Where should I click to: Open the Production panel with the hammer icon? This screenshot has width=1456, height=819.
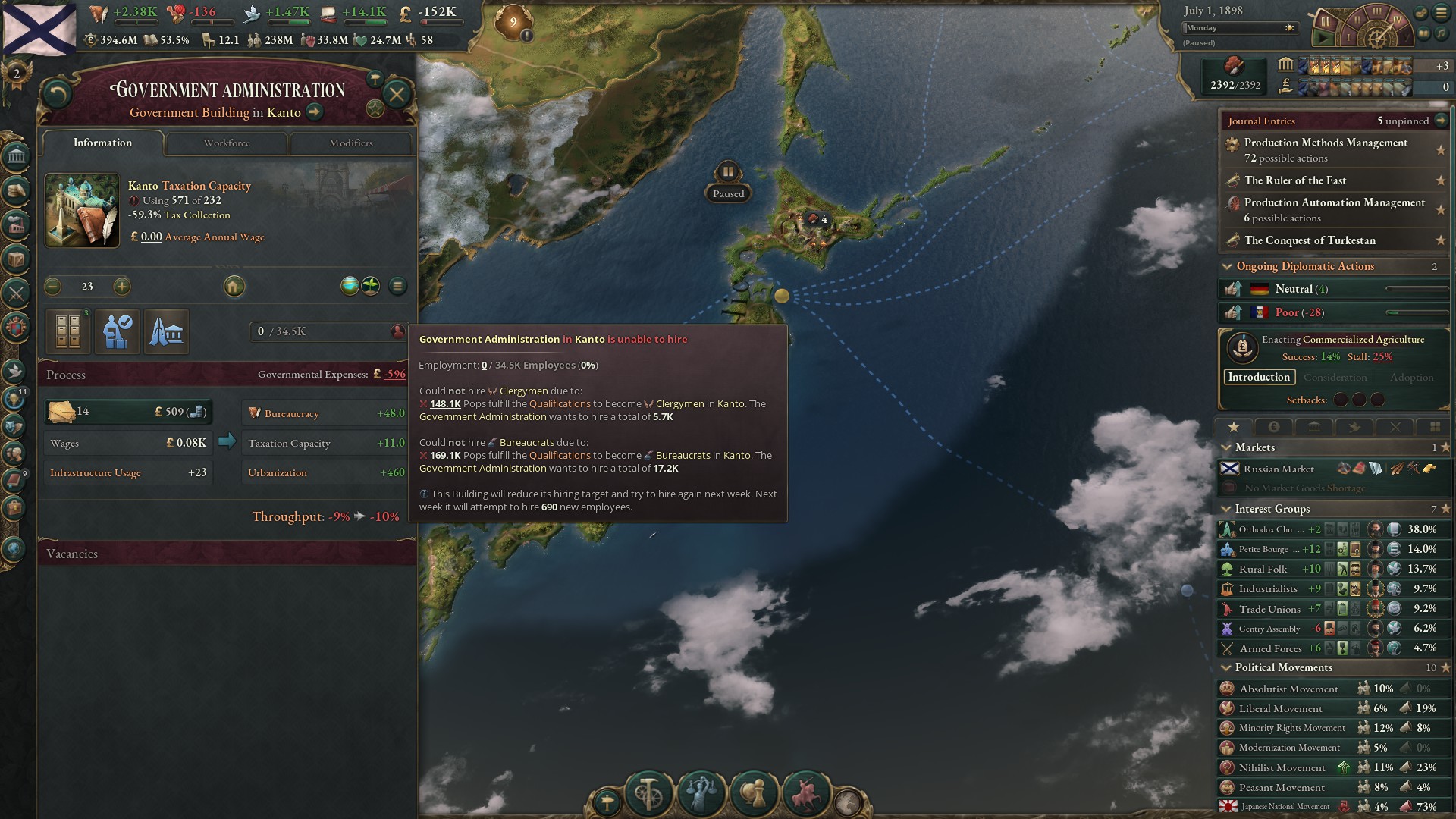pyautogui.click(x=648, y=792)
